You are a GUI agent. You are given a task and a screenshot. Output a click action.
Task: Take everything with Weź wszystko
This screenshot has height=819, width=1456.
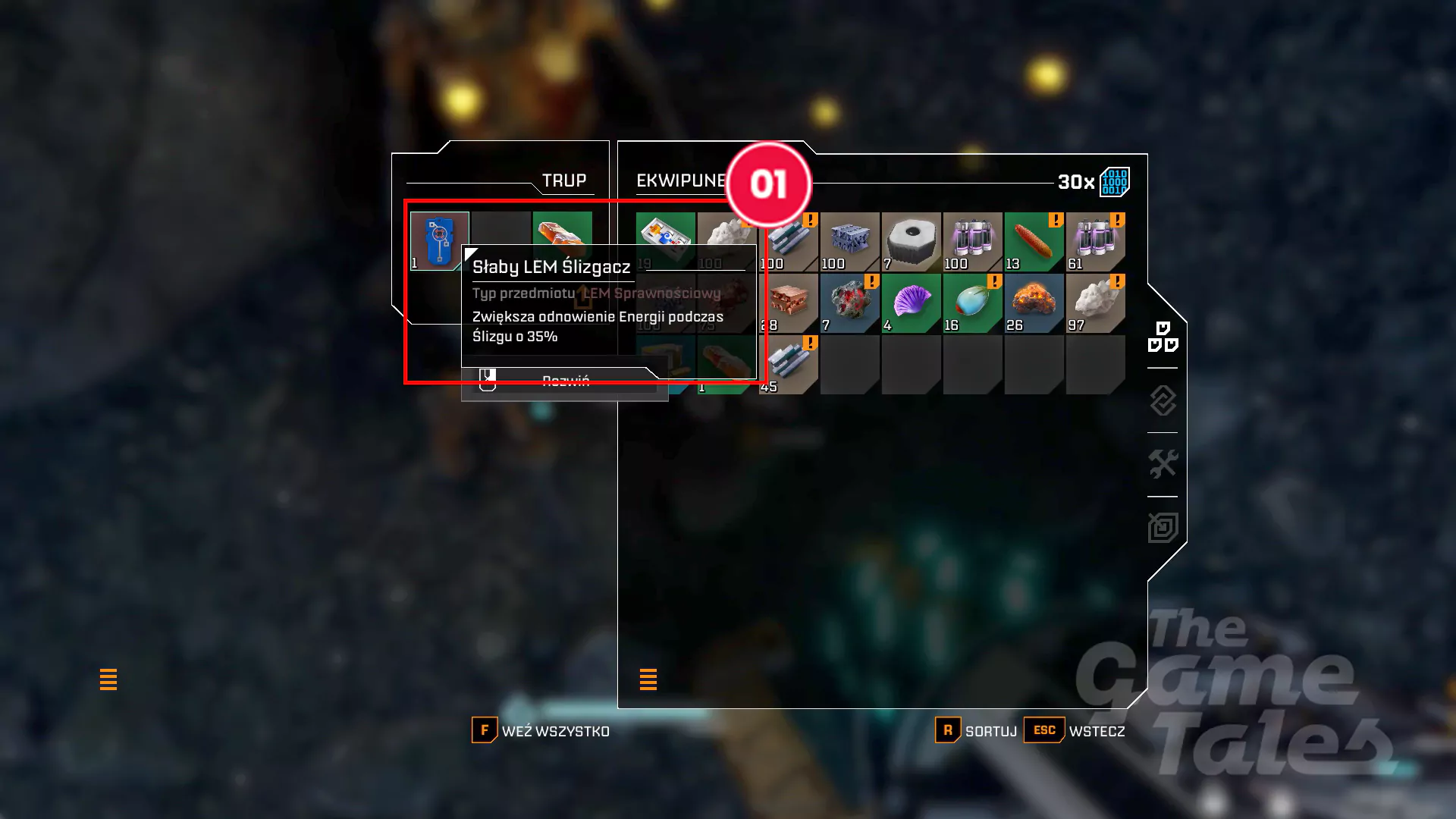(541, 731)
